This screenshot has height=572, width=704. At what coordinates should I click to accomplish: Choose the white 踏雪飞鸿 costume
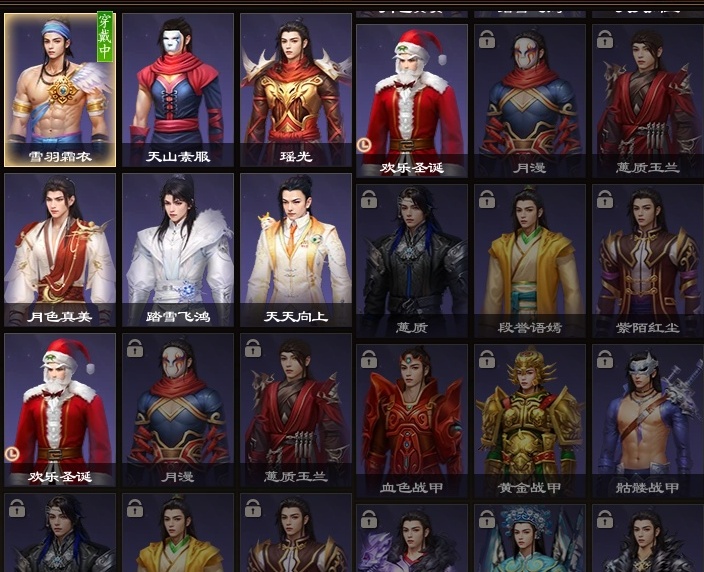178,249
